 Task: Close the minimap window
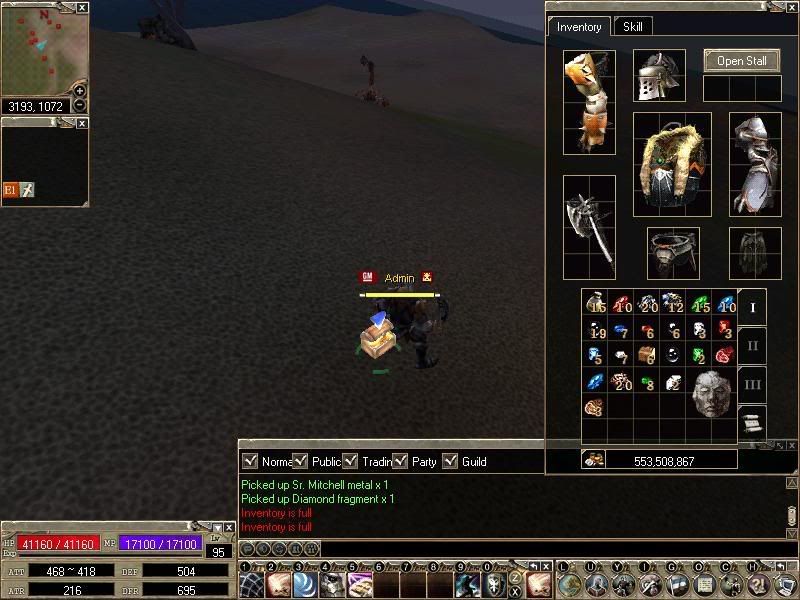point(82,7)
